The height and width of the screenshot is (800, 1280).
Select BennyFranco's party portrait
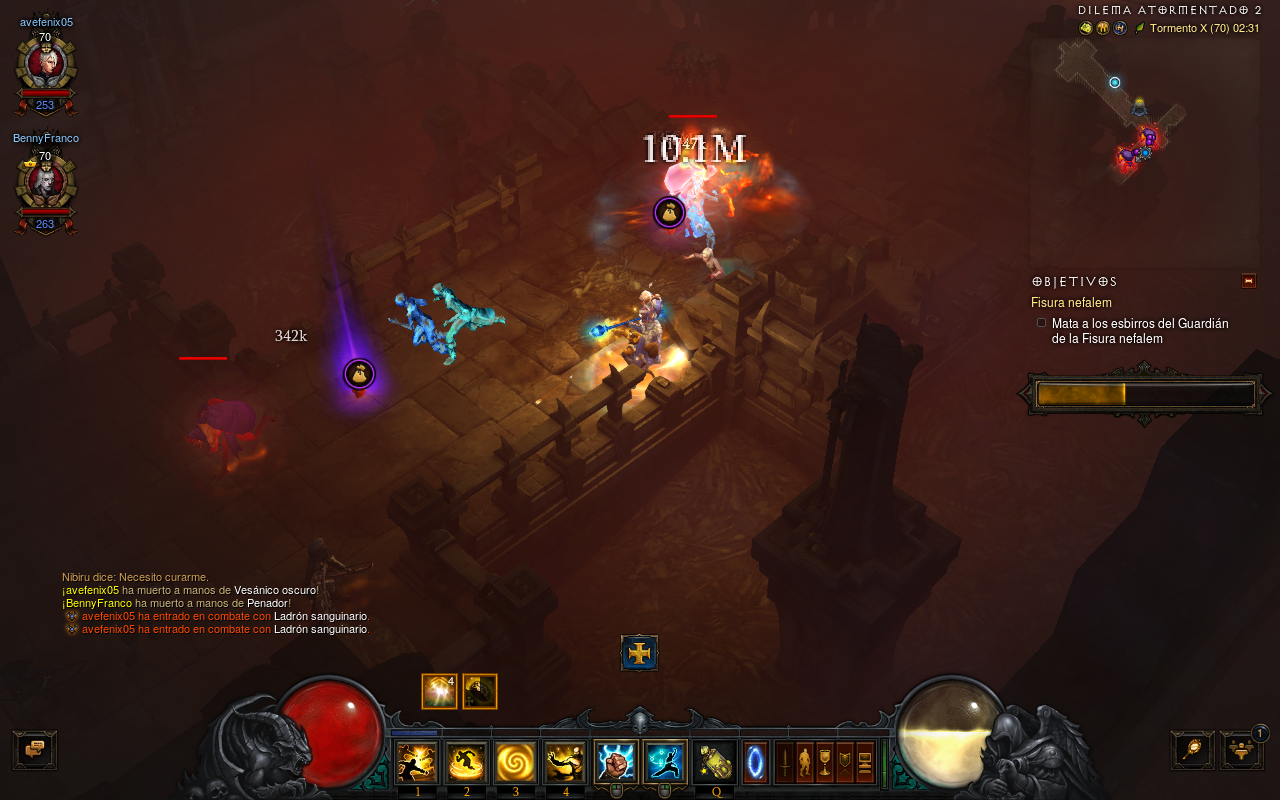click(x=45, y=182)
